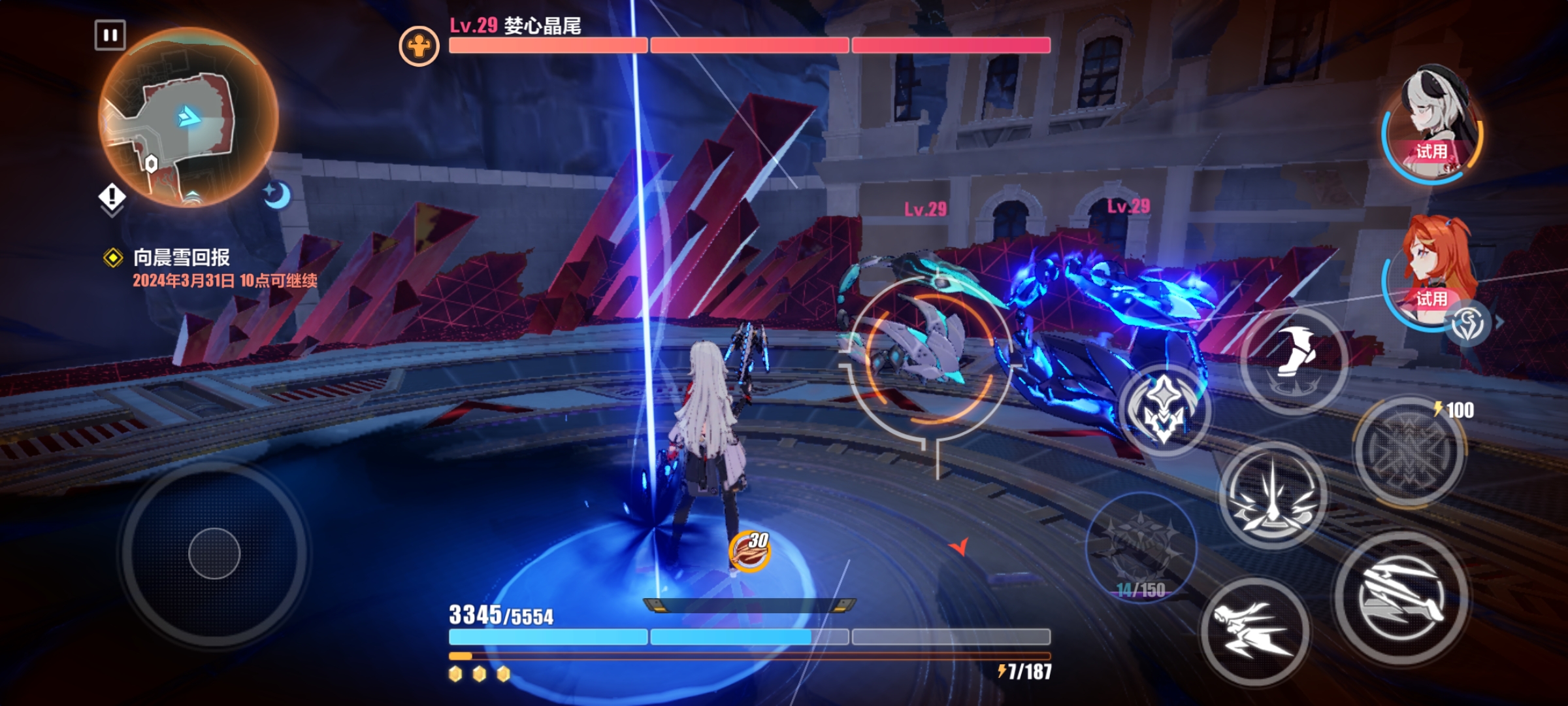This screenshot has width=1568, height=706.
Task: Tap the crescent moon icon
Action: tap(278, 195)
